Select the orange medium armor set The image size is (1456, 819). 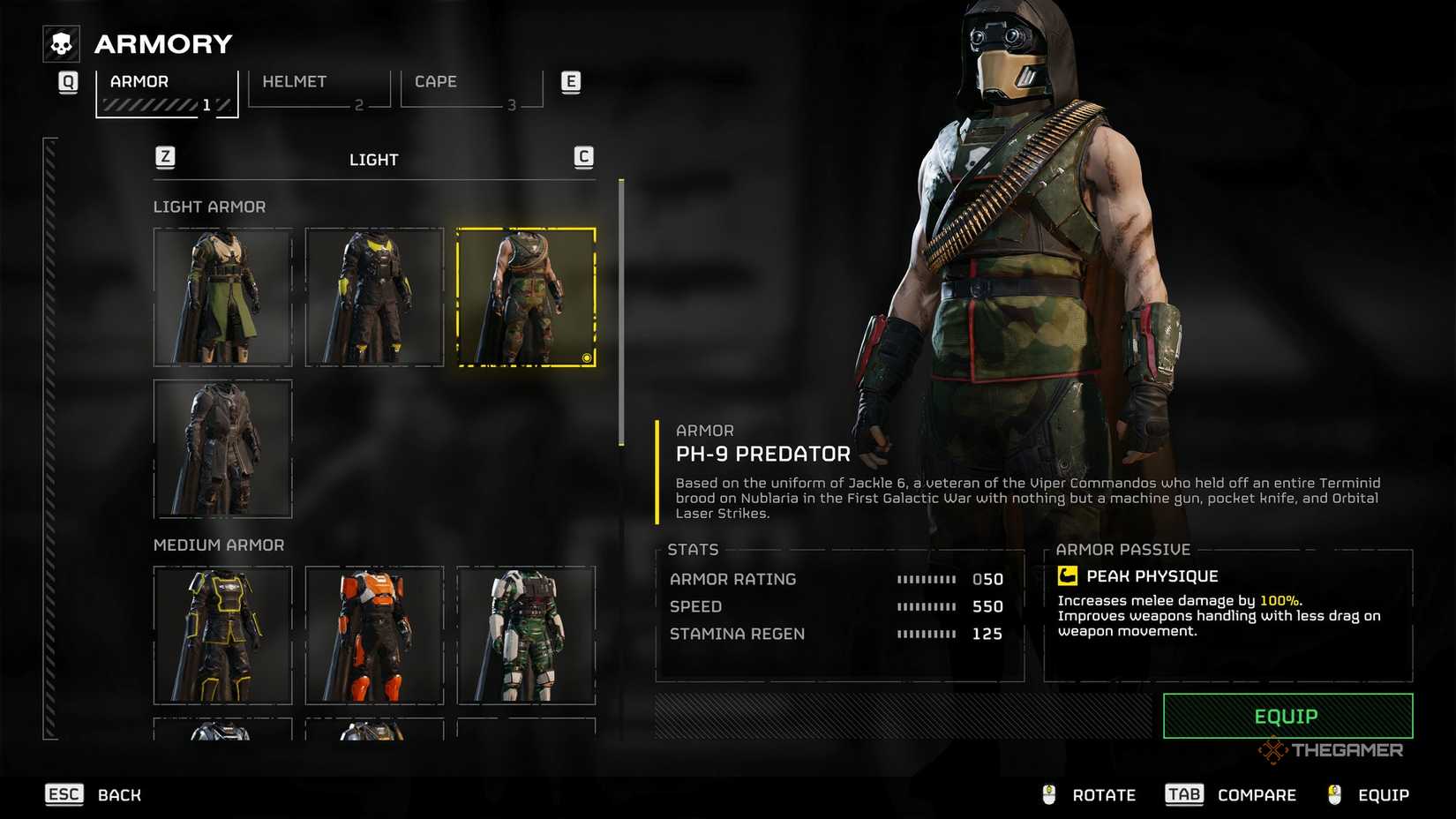[374, 636]
